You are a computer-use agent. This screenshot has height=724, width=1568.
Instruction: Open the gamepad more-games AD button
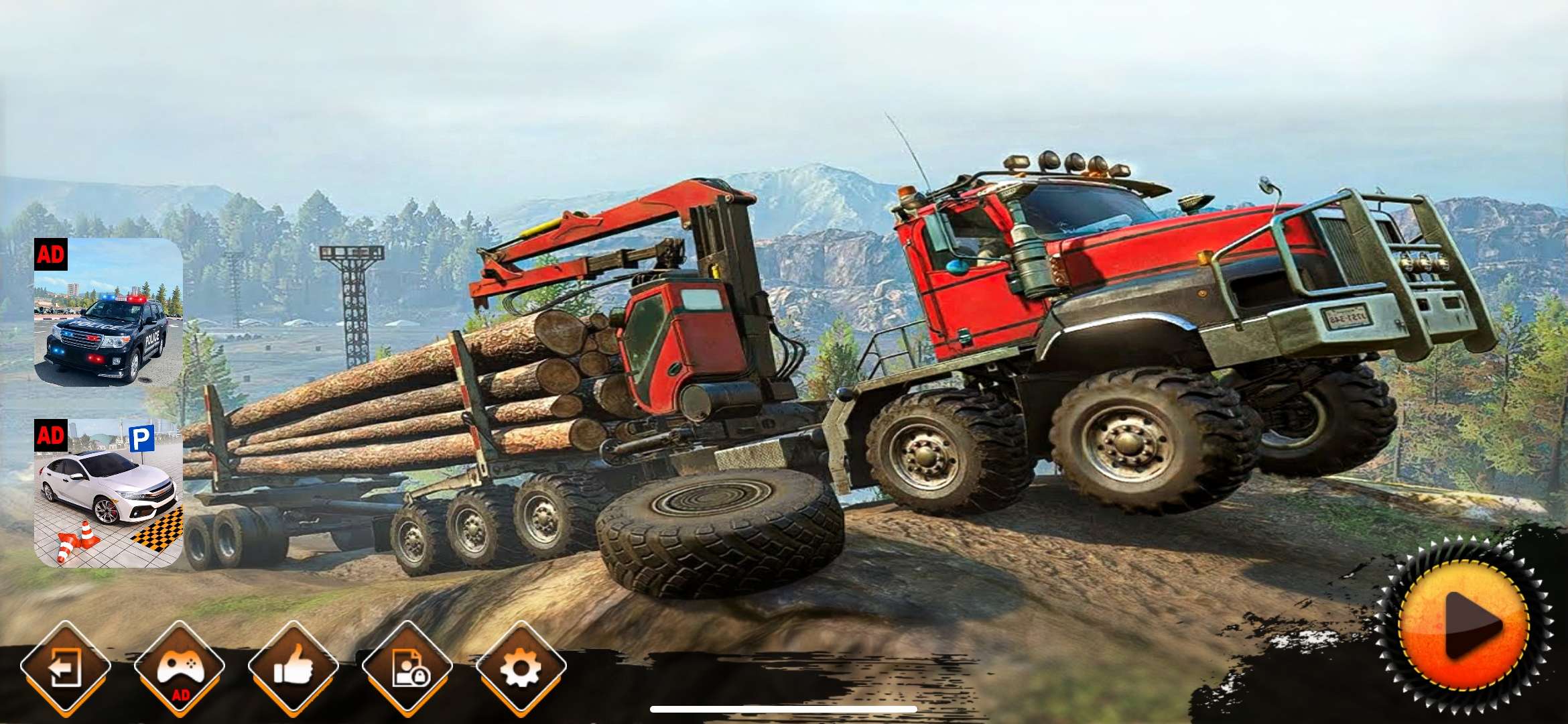click(179, 667)
